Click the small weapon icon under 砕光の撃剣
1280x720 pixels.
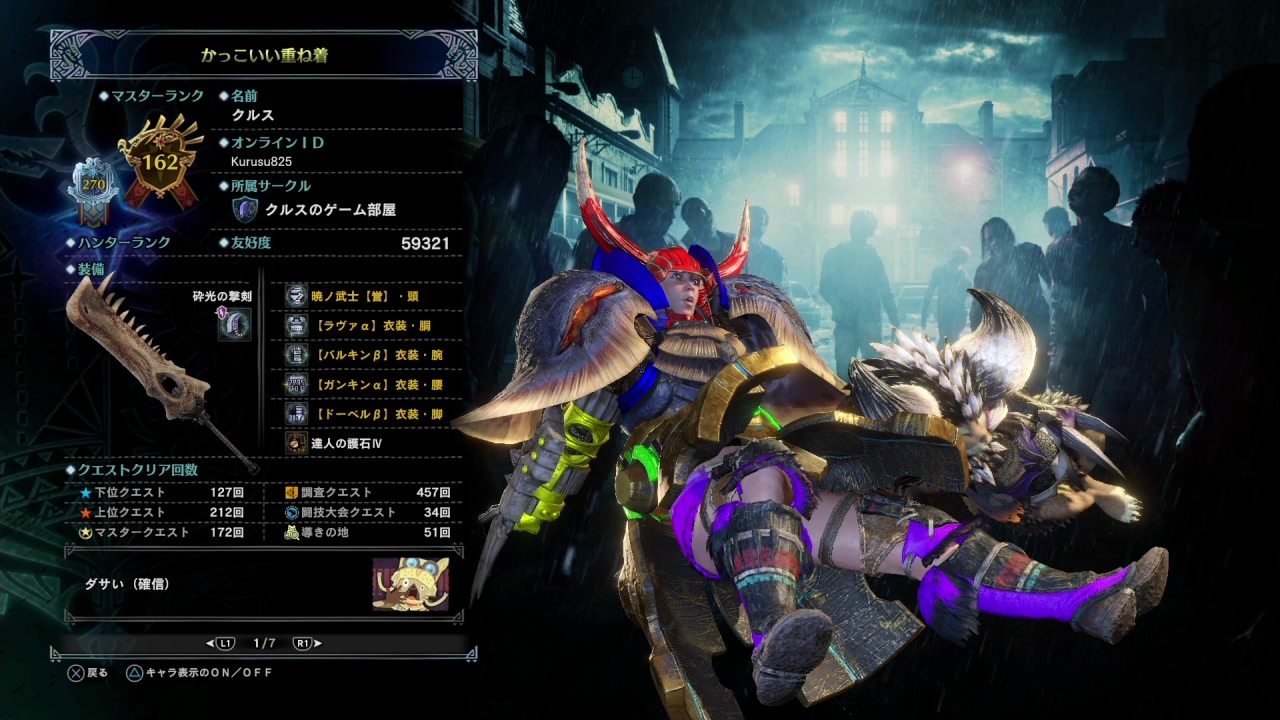[234, 324]
